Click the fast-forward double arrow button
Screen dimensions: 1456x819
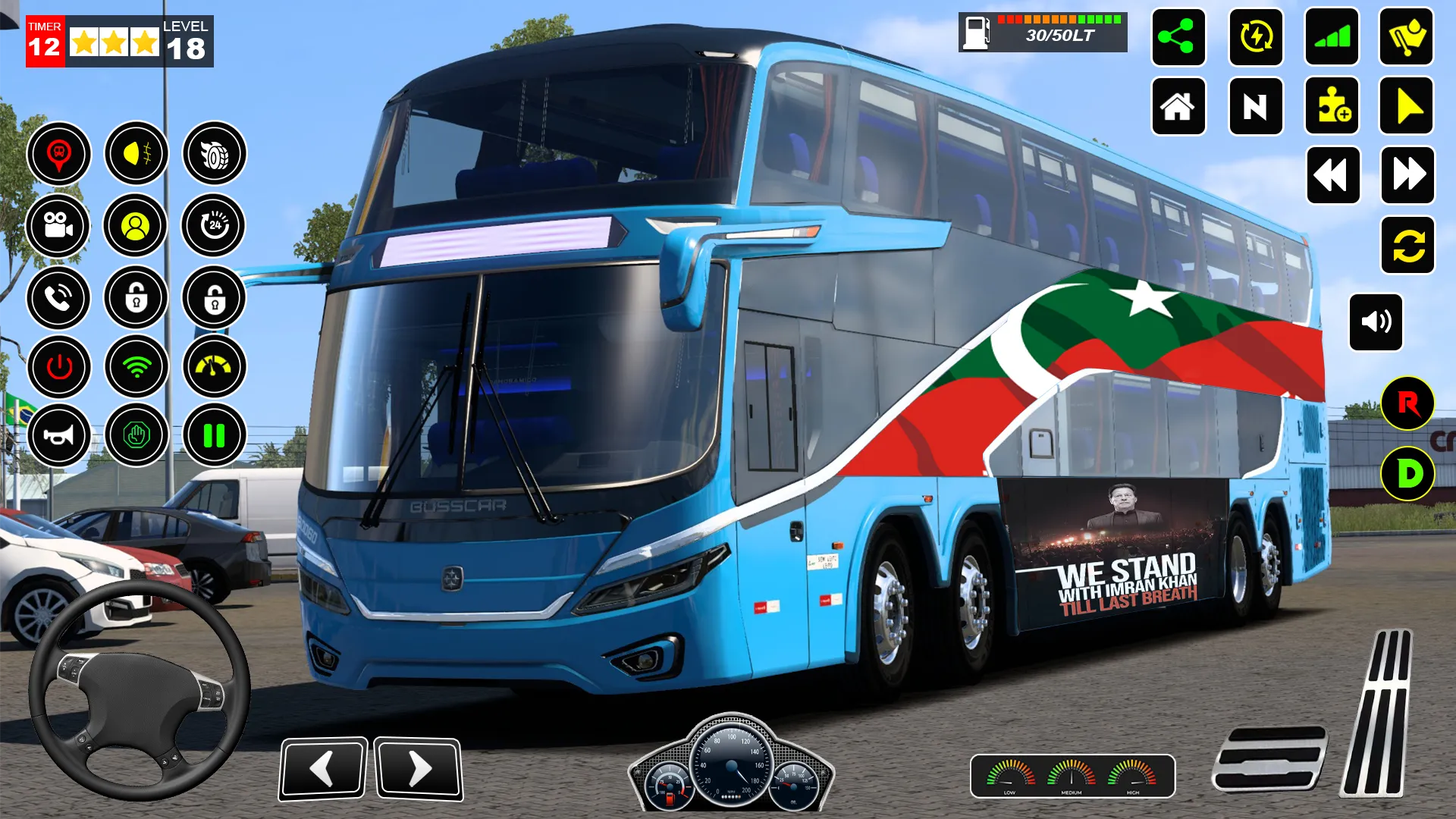click(1408, 175)
